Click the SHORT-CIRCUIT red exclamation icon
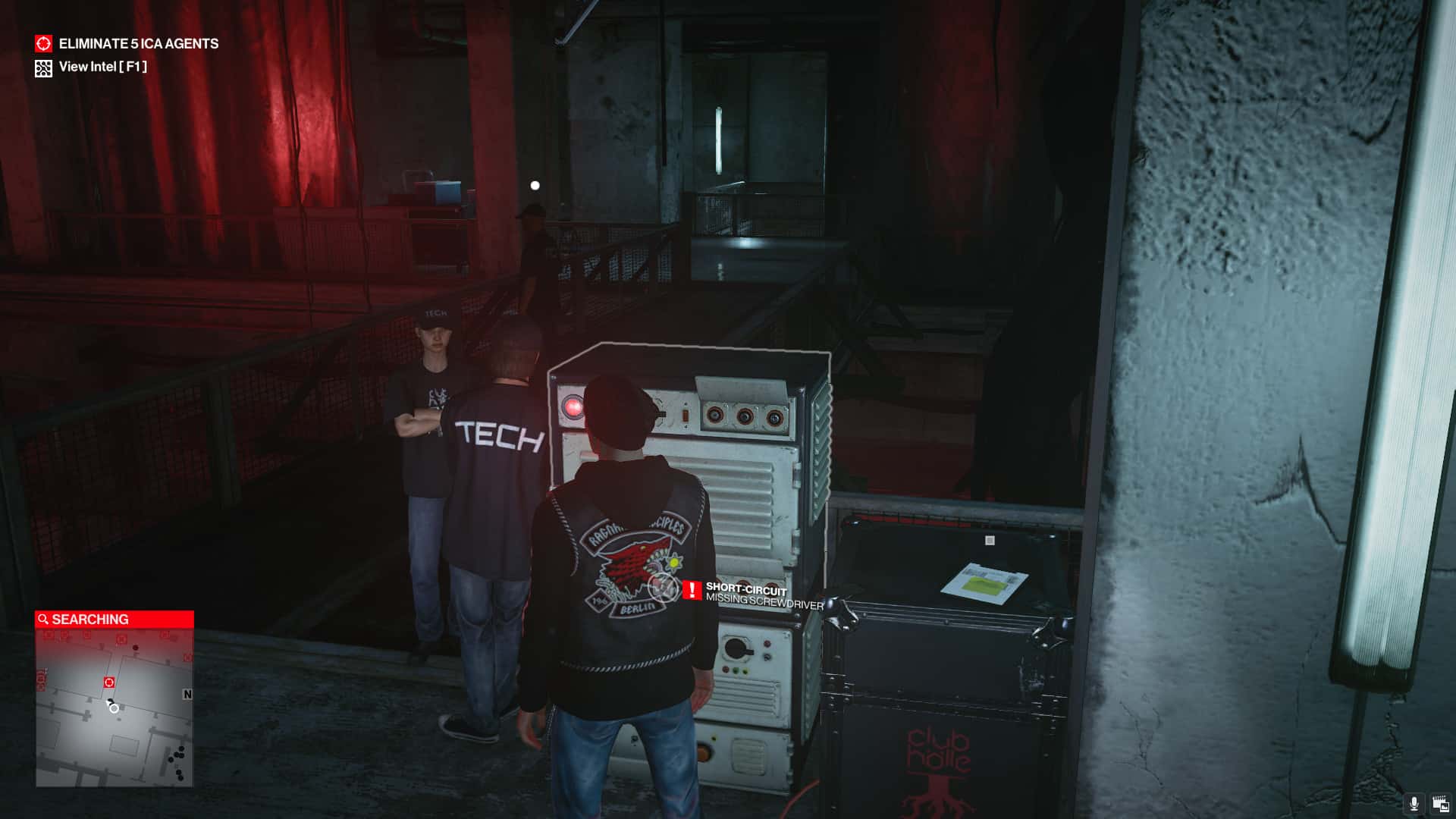Screen dimensions: 1456x819 tap(692, 591)
